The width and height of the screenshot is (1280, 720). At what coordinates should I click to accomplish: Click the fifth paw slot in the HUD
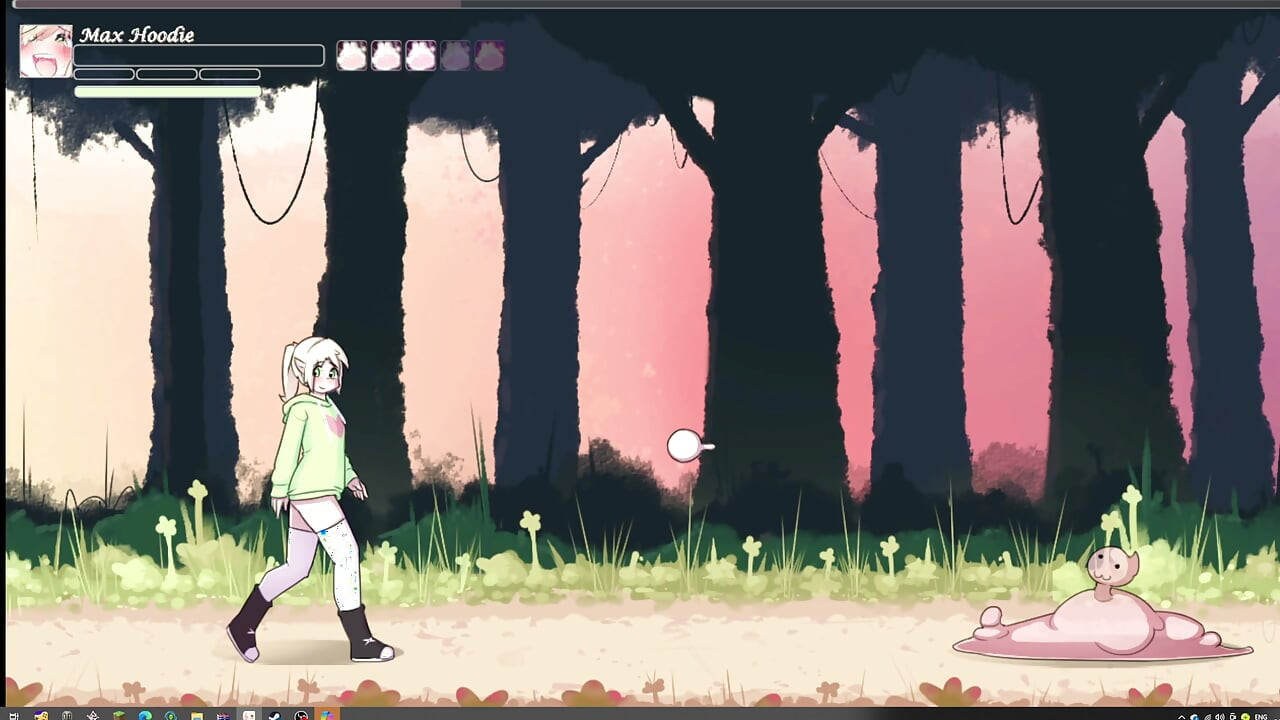tap(489, 55)
